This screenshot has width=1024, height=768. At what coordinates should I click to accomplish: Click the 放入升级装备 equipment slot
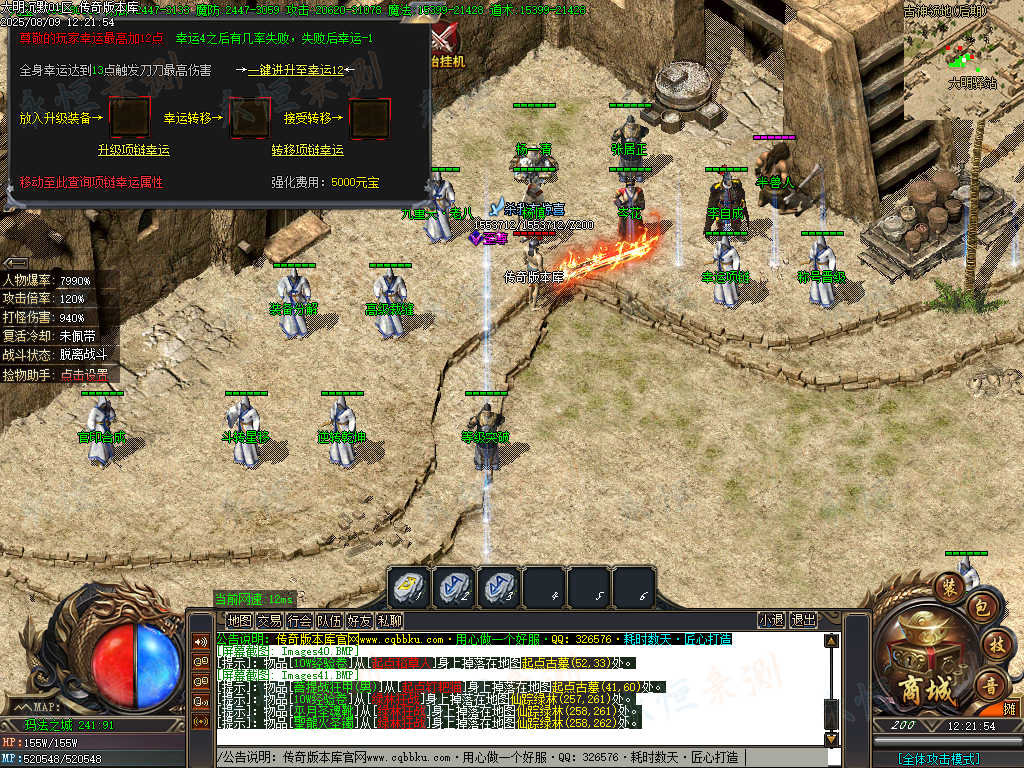pyautogui.click(x=129, y=118)
